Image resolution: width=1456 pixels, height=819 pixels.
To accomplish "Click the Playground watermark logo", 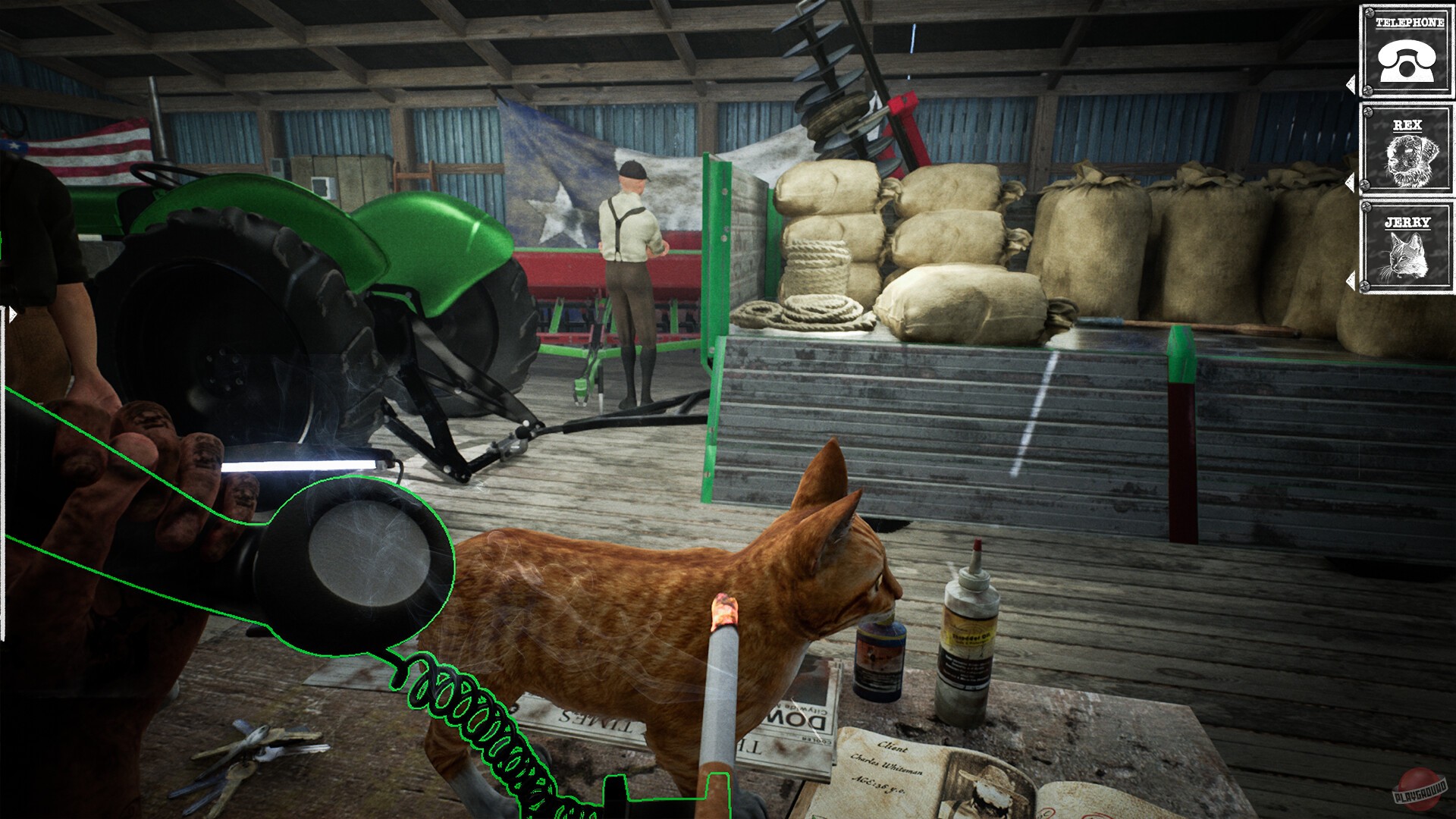I will coord(1420,789).
